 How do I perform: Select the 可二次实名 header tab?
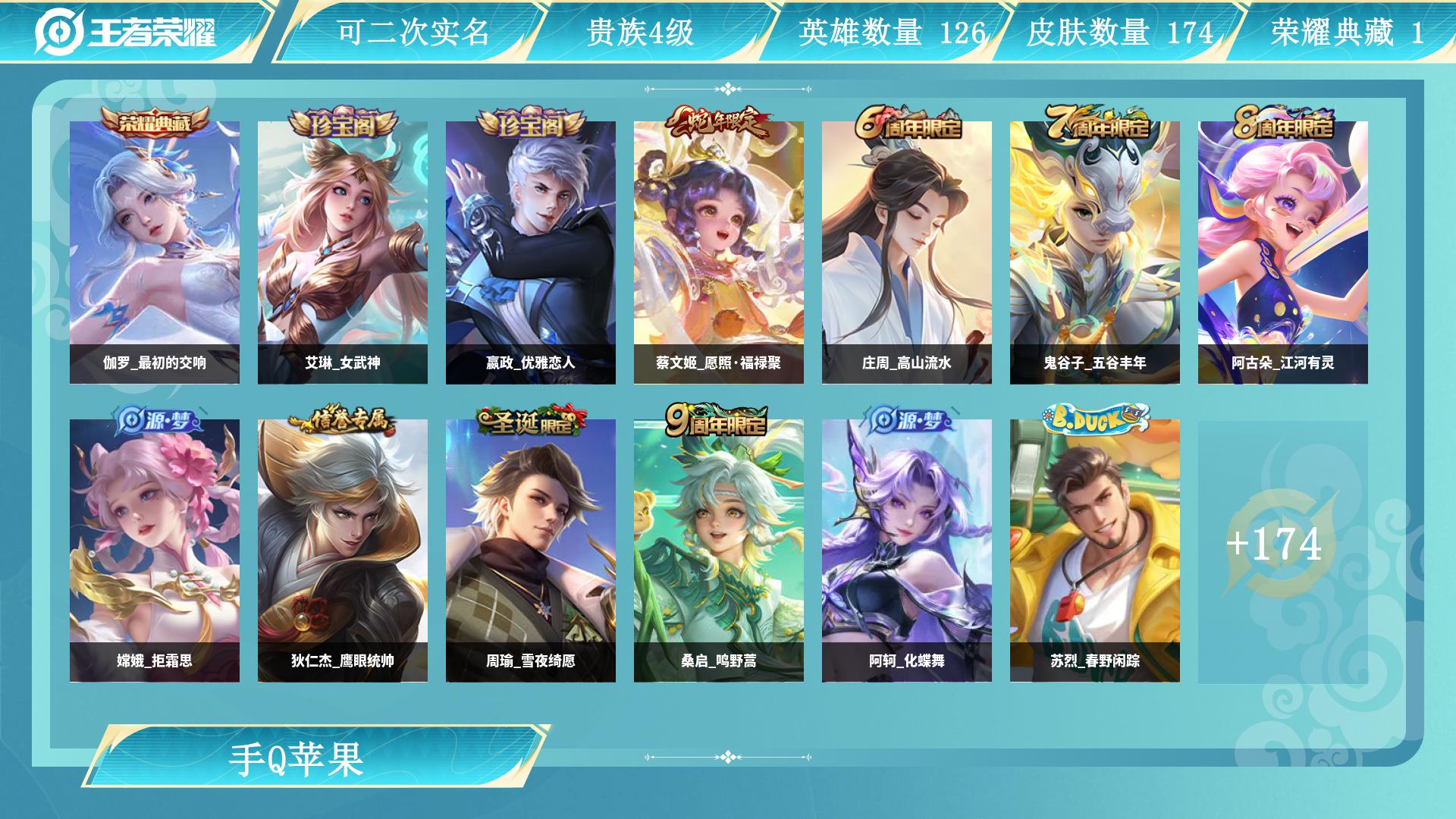point(413,32)
